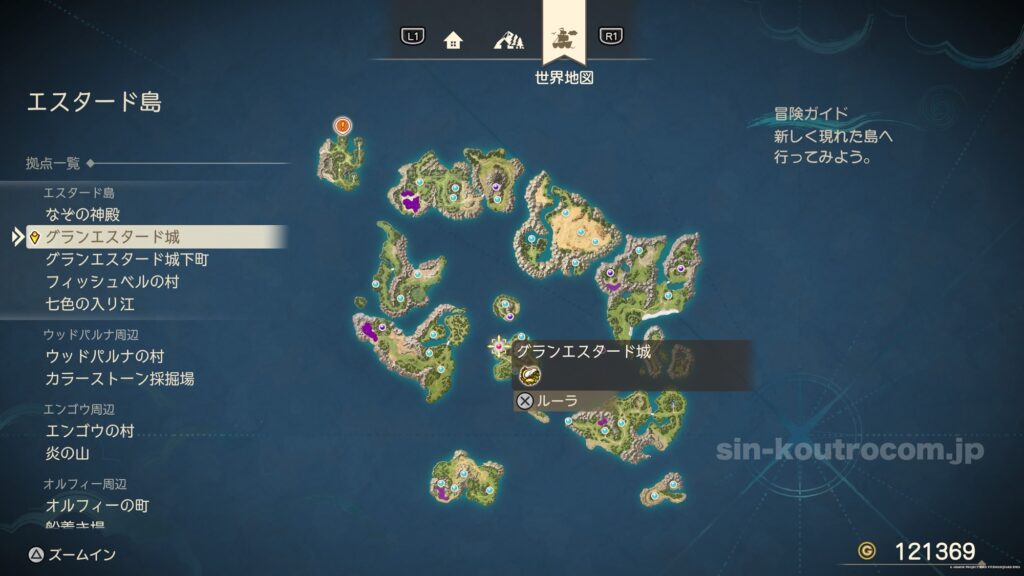
Task: Select 七色の入り江 location entry
Action: coord(90,303)
